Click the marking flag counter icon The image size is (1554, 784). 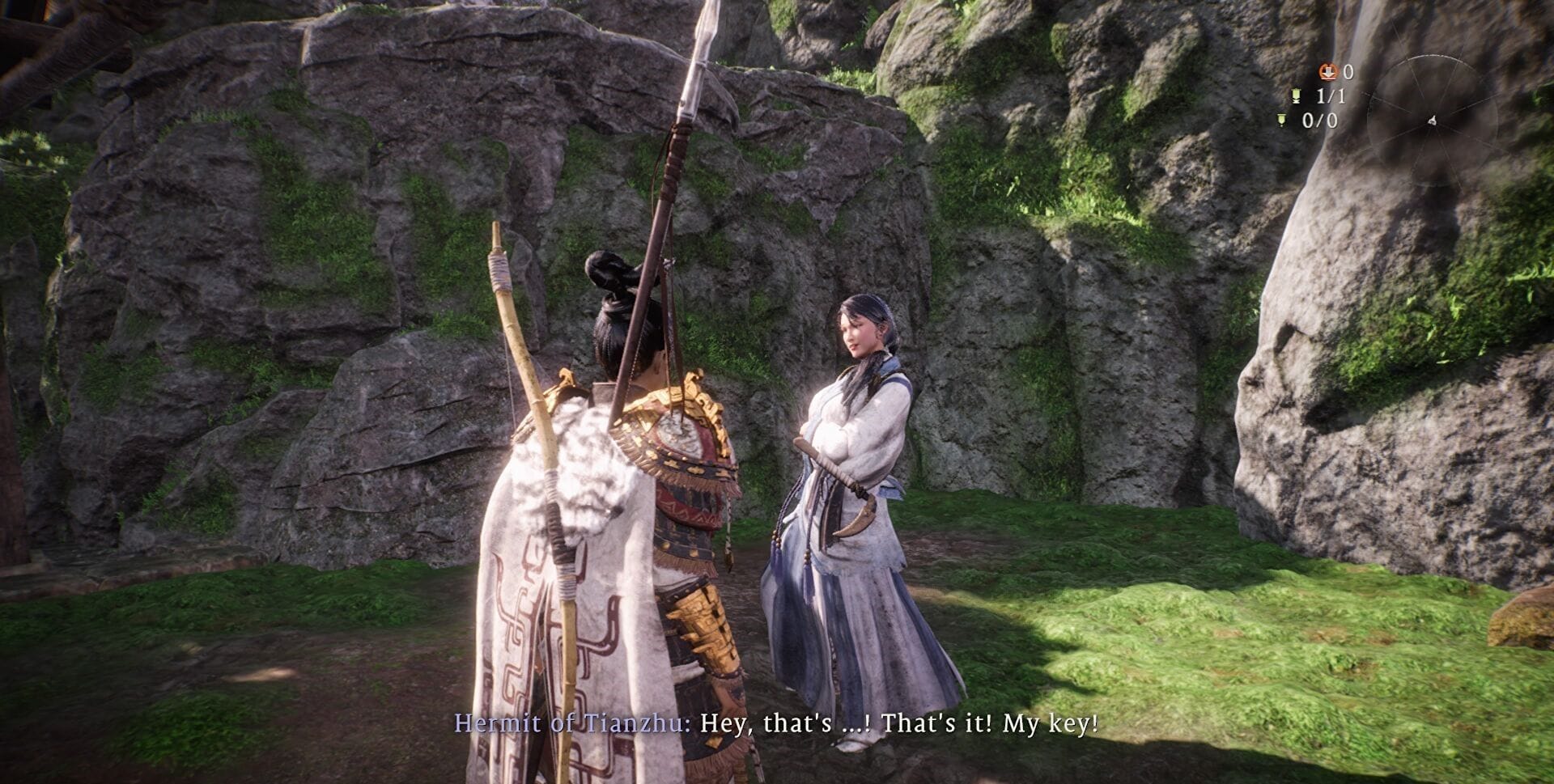coord(1281,119)
